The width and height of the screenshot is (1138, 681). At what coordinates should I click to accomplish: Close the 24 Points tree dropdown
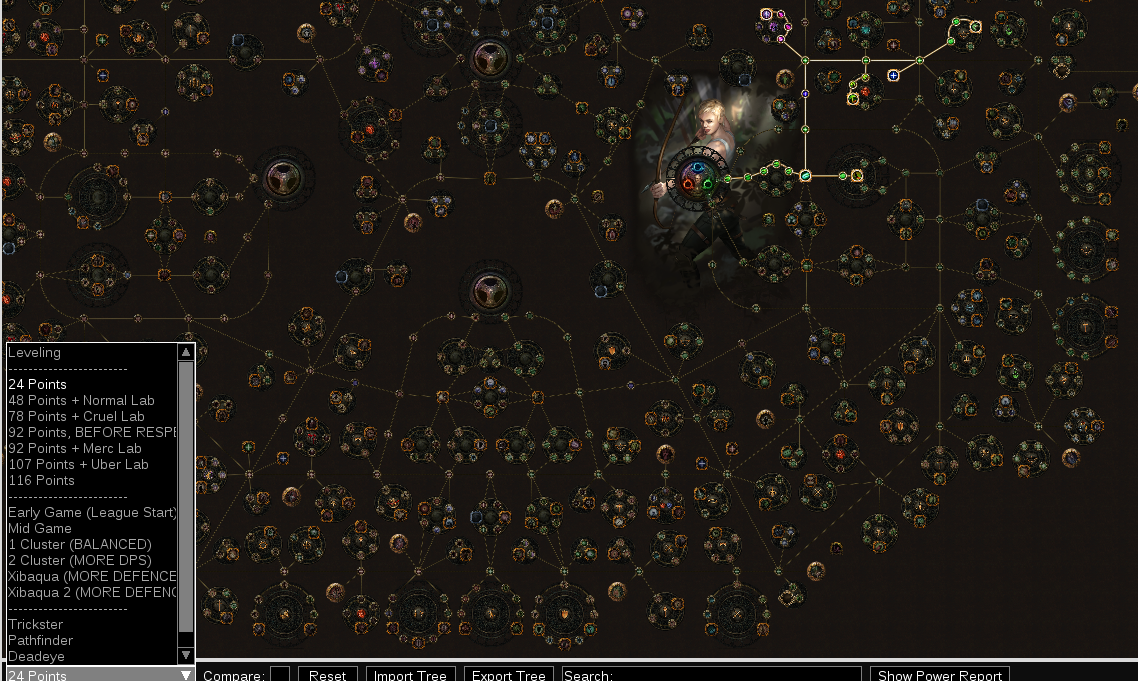click(x=185, y=675)
